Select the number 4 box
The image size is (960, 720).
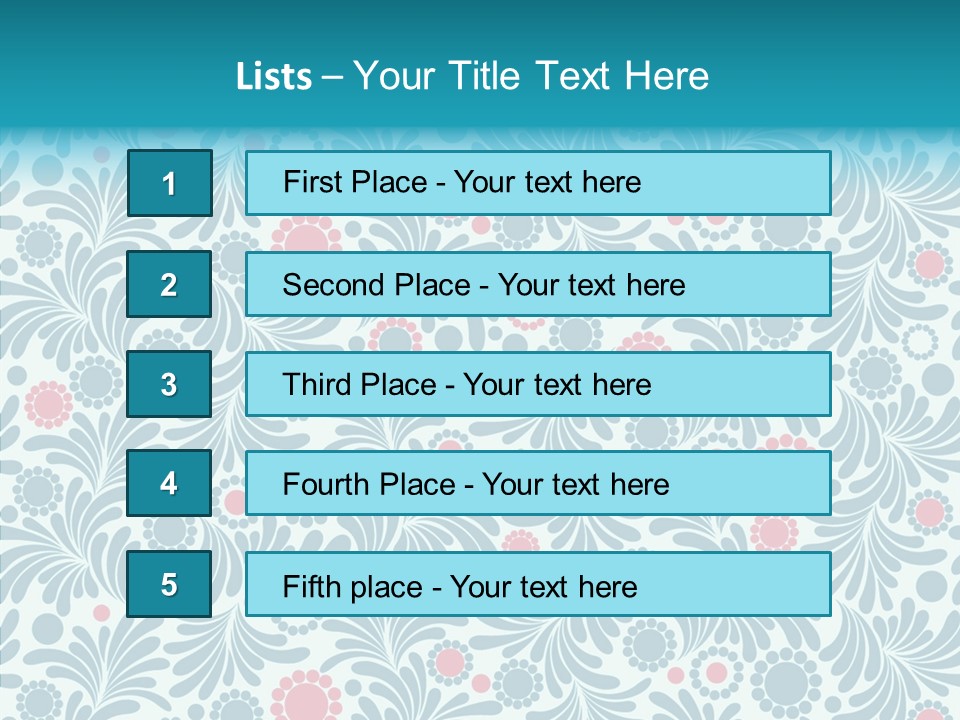(x=169, y=483)
